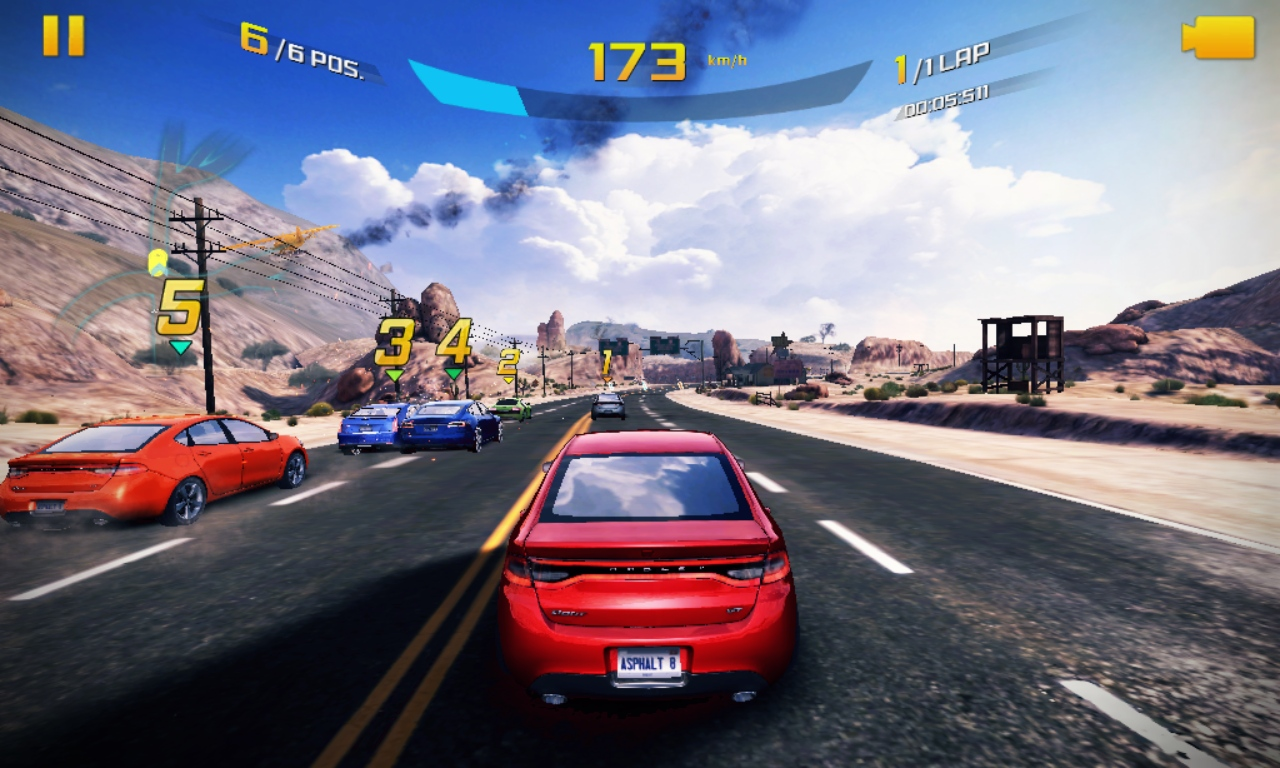Pause the race
Screen dimensions: 1280x768
pyautogui.click(x=63, y=36)
